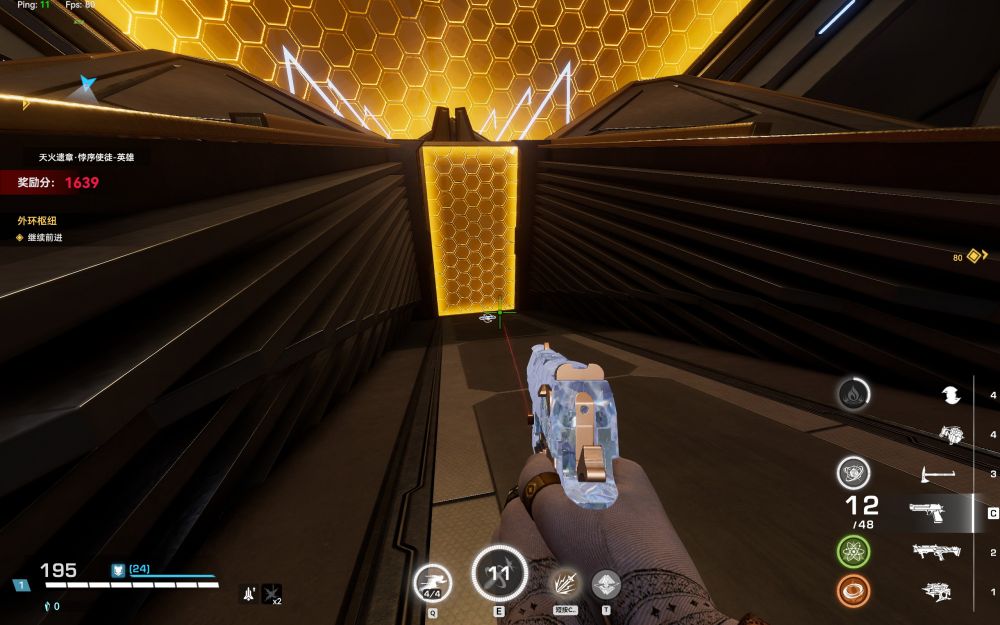Viewport: 1000px width, 625px height.
Task: Click the rocket buff icon beside the health bar
Action: point(247,594)
